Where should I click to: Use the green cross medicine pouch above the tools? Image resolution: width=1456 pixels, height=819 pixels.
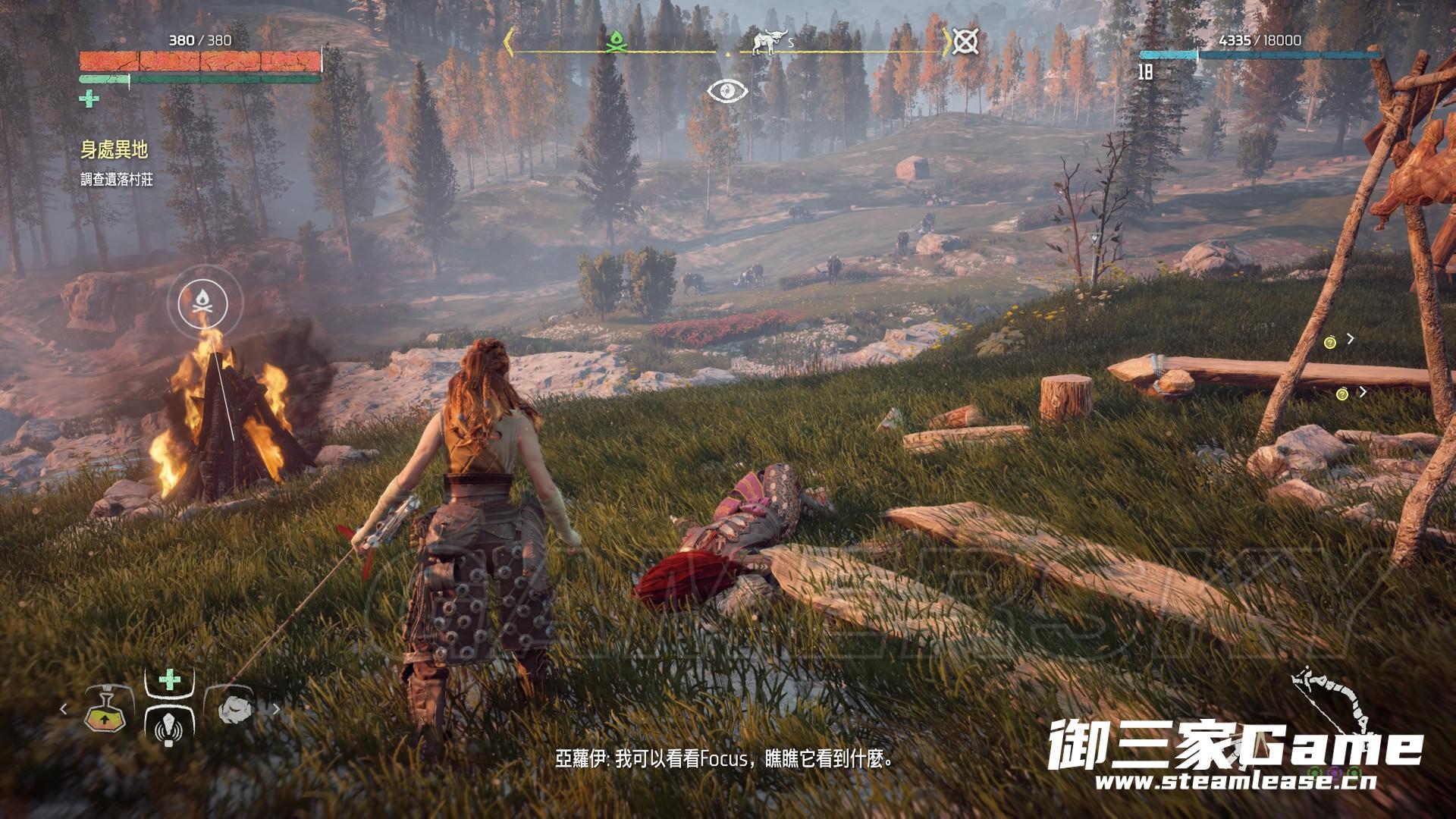coord(170,679)
